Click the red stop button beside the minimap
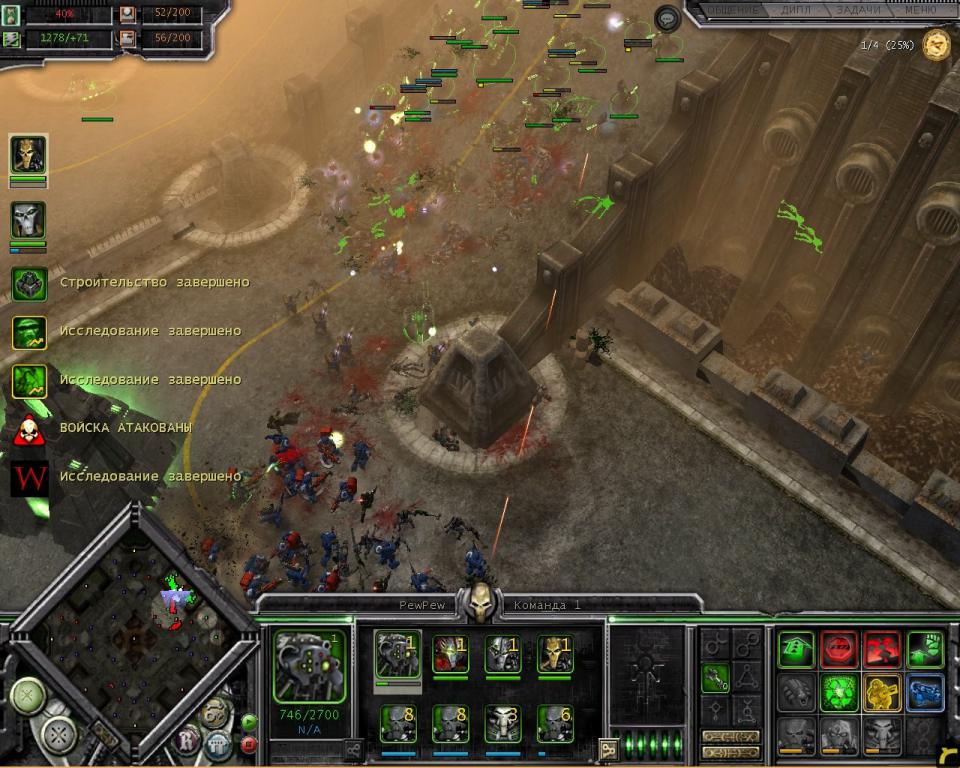 tap(249, 743)
